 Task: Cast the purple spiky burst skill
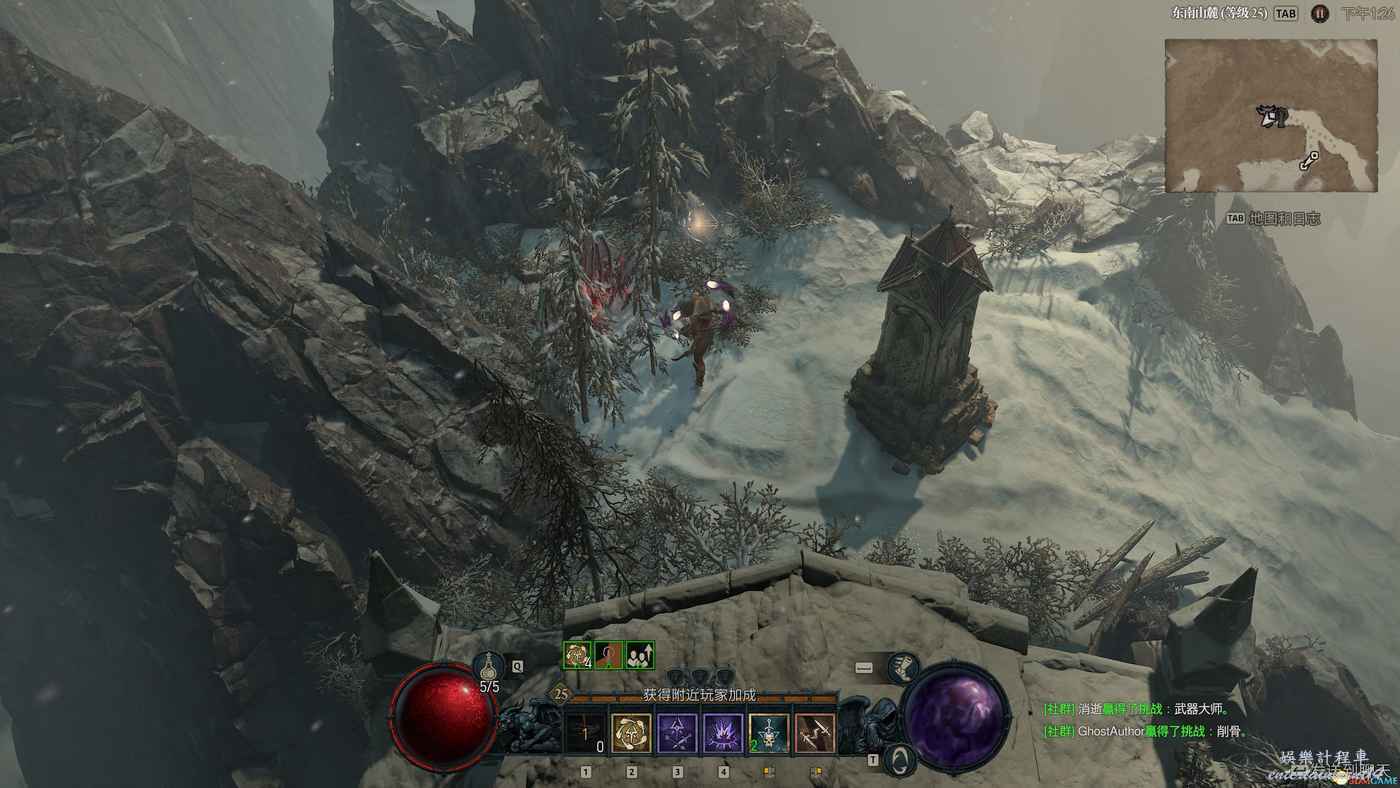723,733
